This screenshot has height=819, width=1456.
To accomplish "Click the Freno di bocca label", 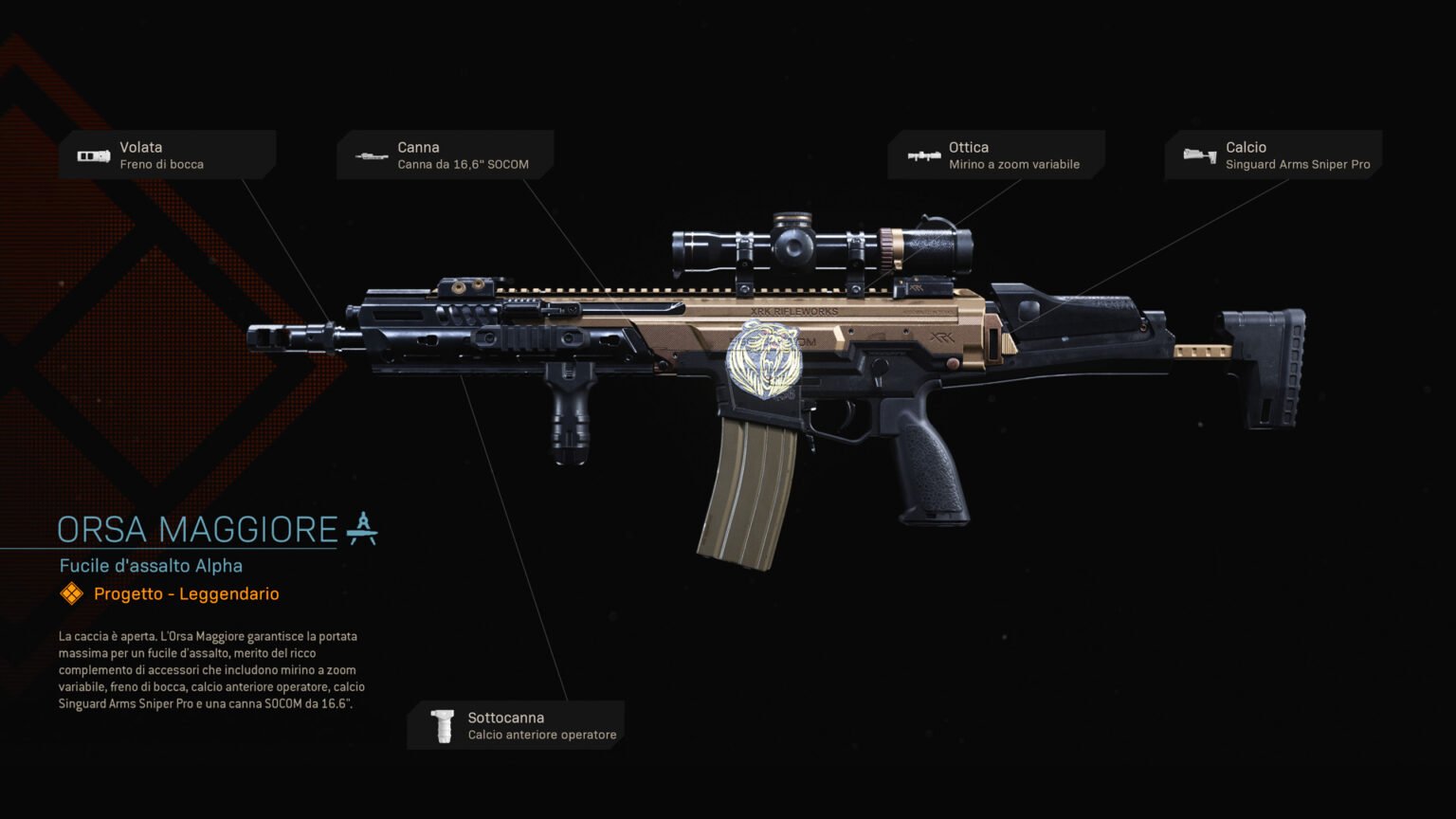I will tap(162, 164).
